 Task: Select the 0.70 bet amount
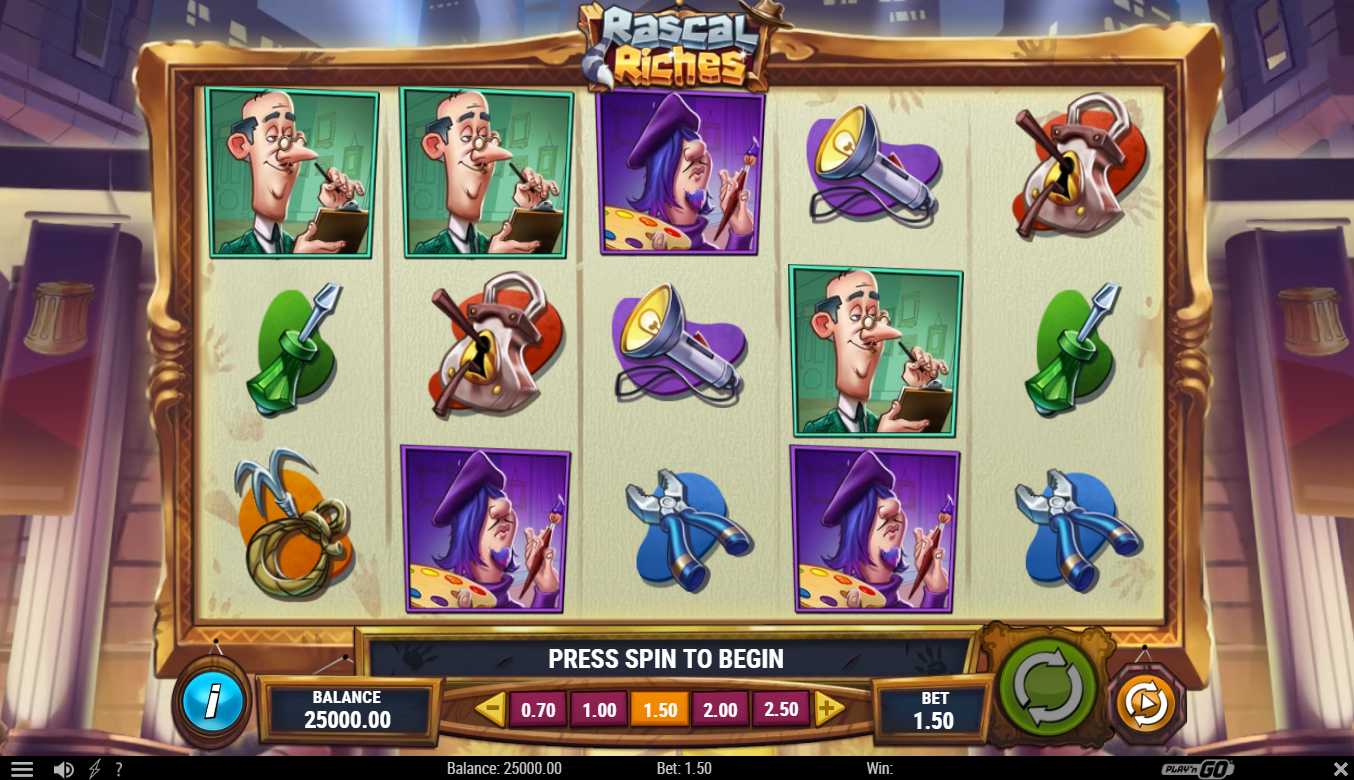coord(538,710)
